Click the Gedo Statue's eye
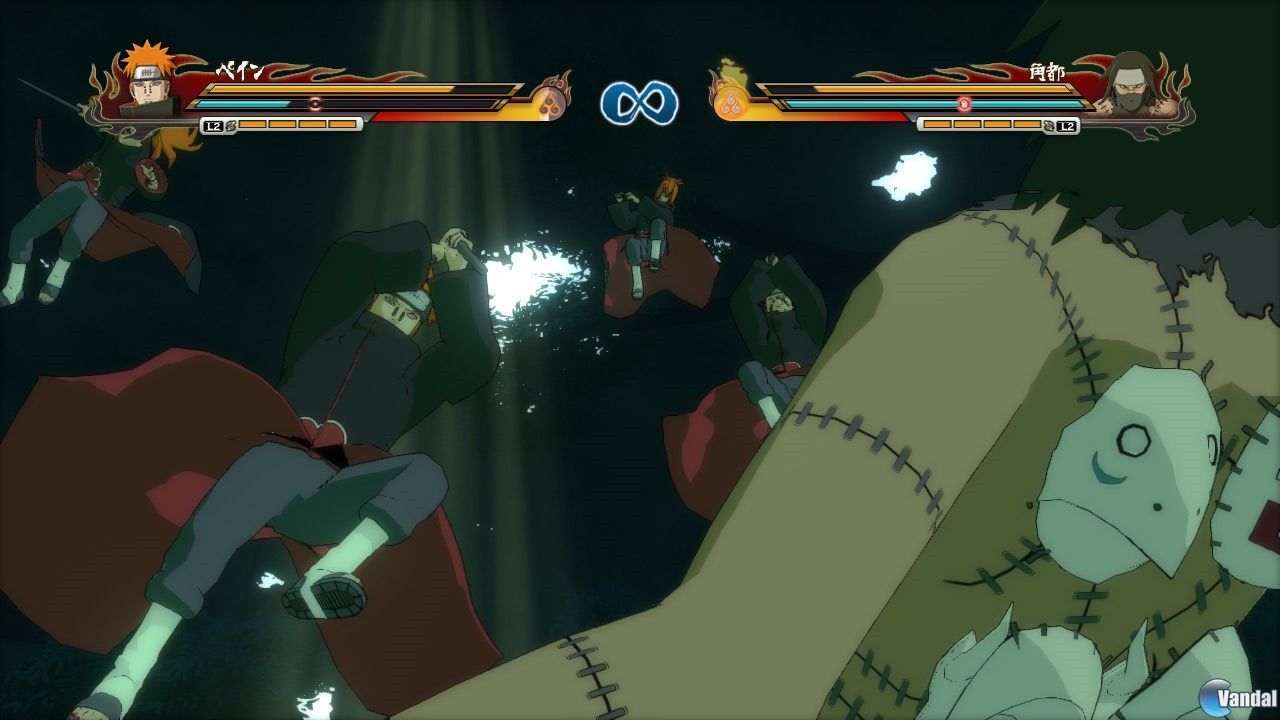The width and height of the screenshot is (1280, 720). click(x=1135, y=440)
